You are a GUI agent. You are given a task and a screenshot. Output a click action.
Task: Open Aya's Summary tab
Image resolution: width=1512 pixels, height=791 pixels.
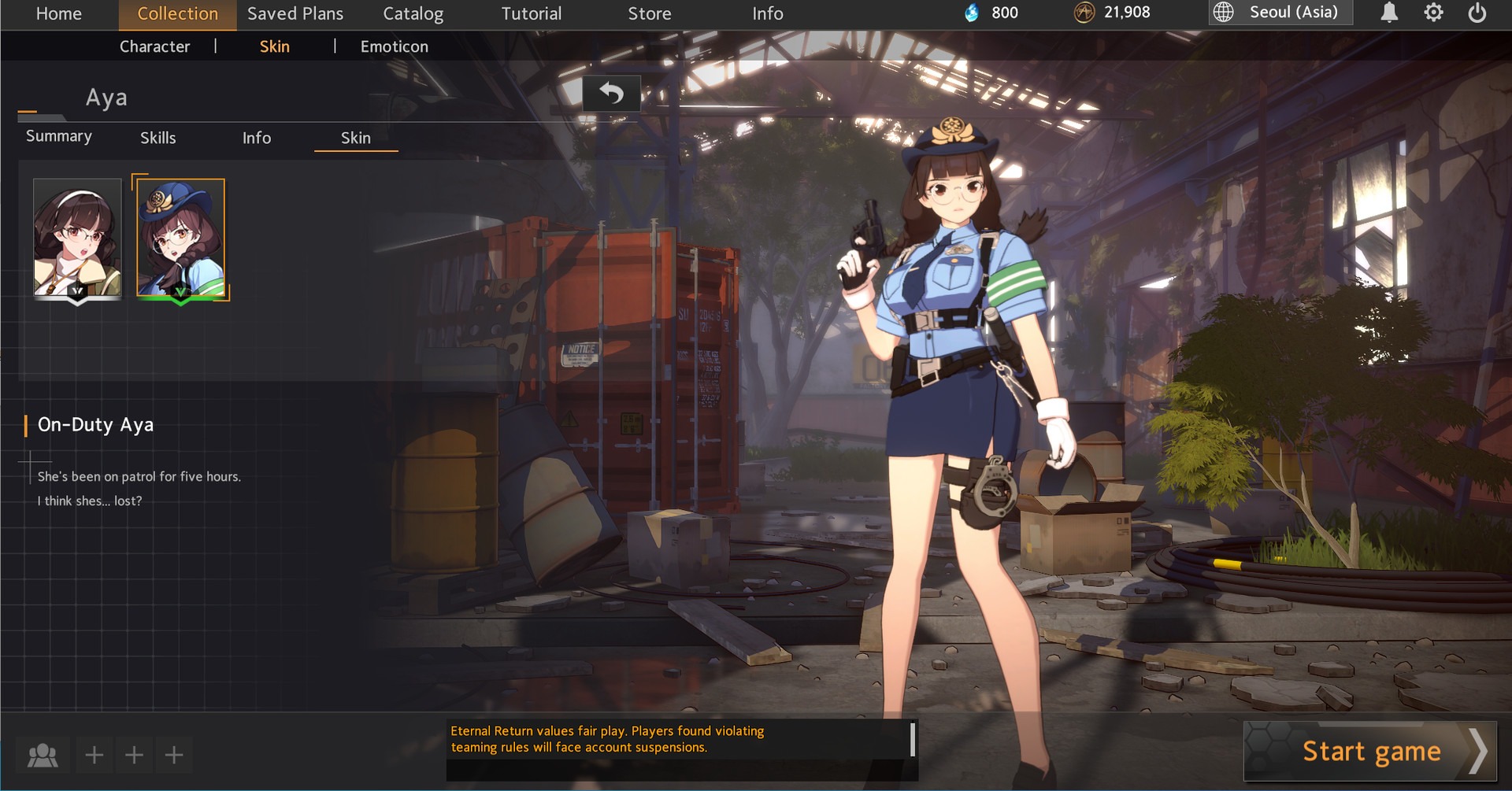[58, 135]
